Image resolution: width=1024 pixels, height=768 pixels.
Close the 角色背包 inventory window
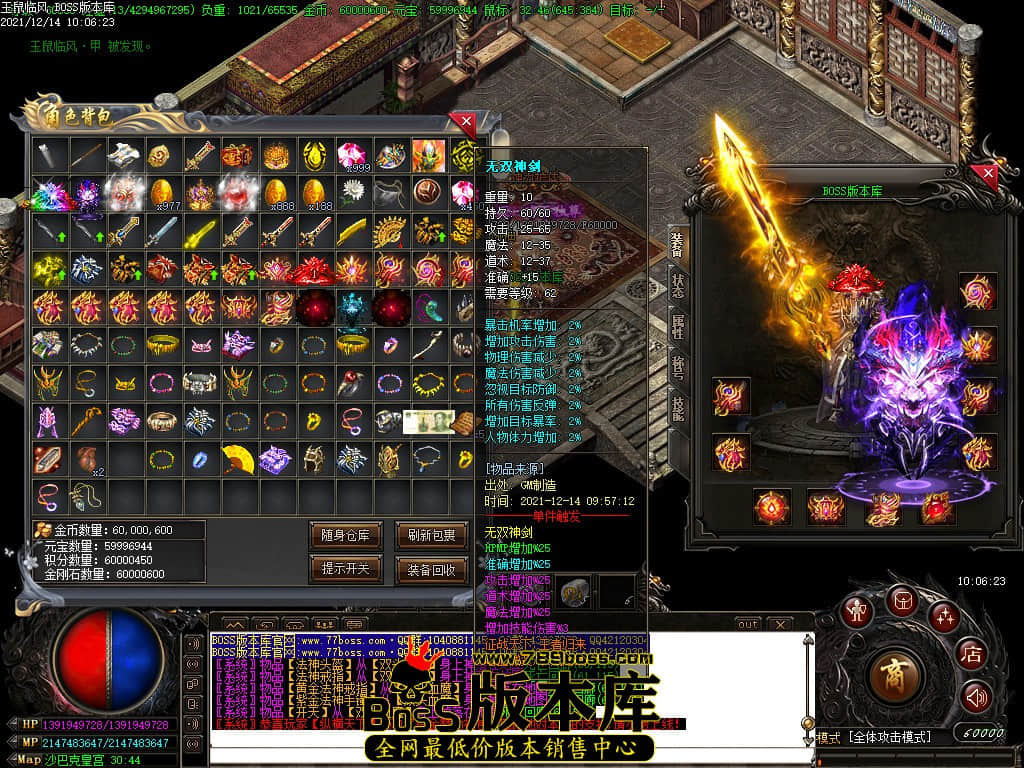click(x=463, y=124)
